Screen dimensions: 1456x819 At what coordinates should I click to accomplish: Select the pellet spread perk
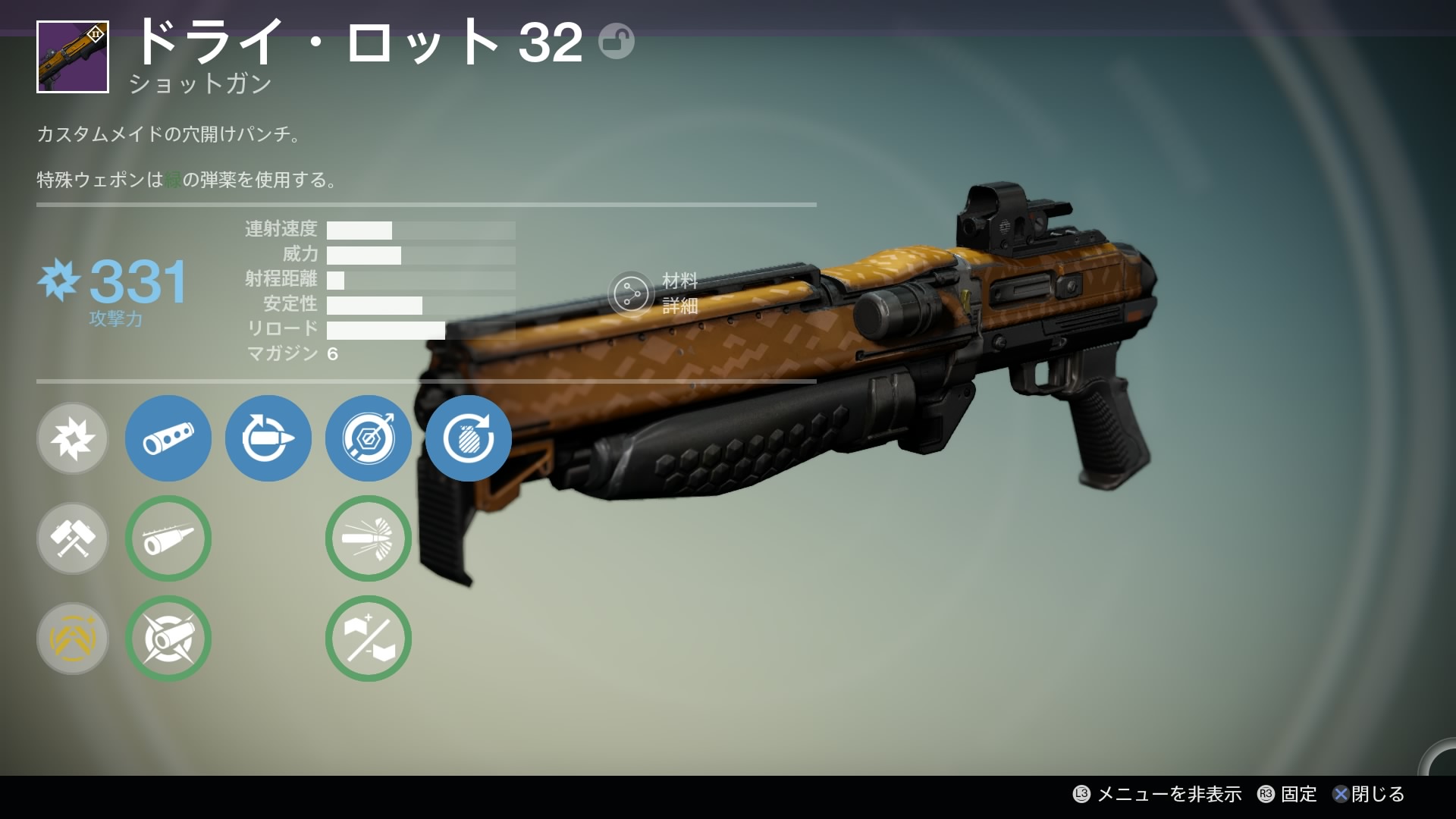tap(369, 538)
